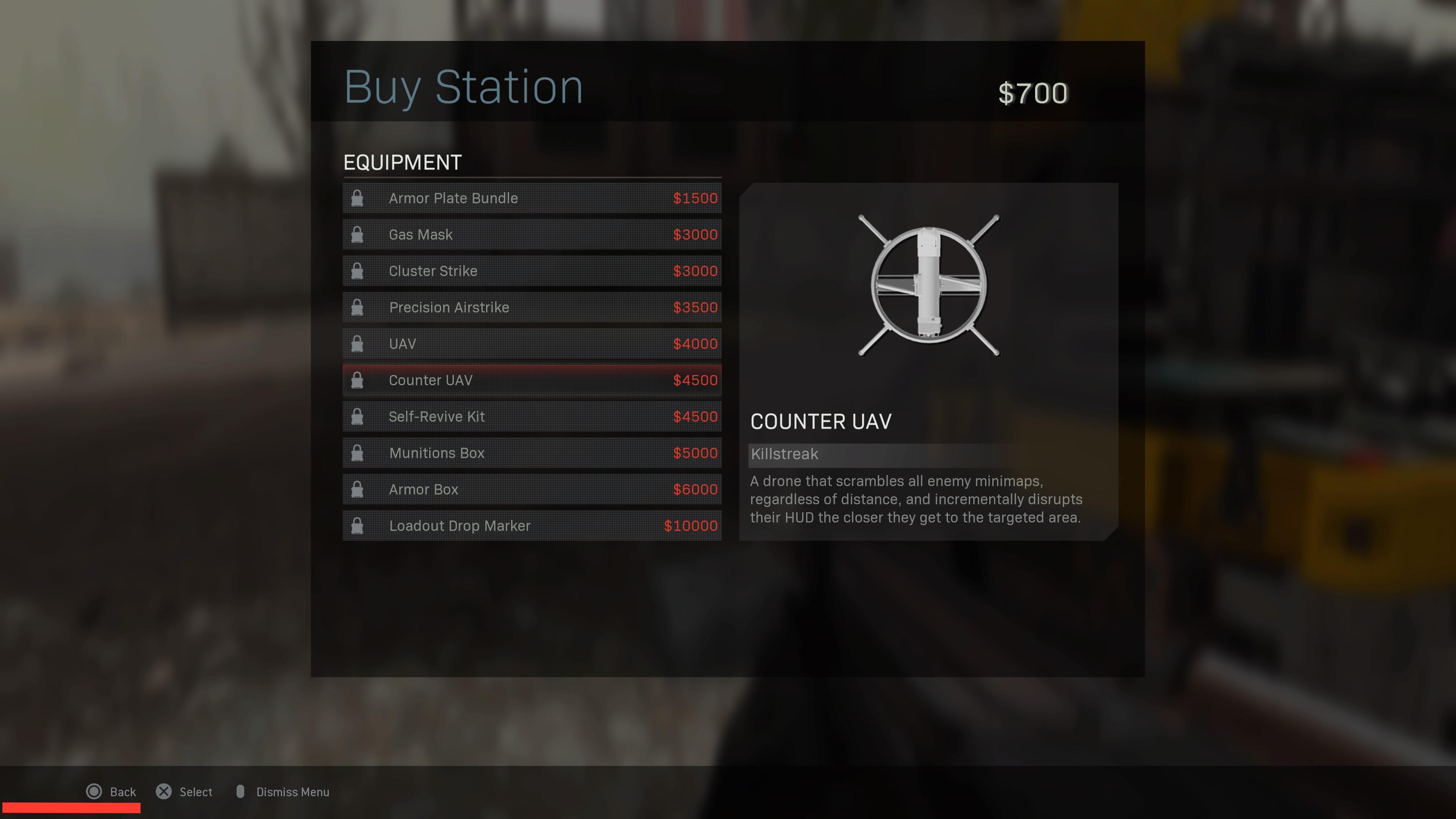Click the Killstreak category label
The width and height of the screenshot is (1456, 819).
pyautogui.click(x=784, y=454)
